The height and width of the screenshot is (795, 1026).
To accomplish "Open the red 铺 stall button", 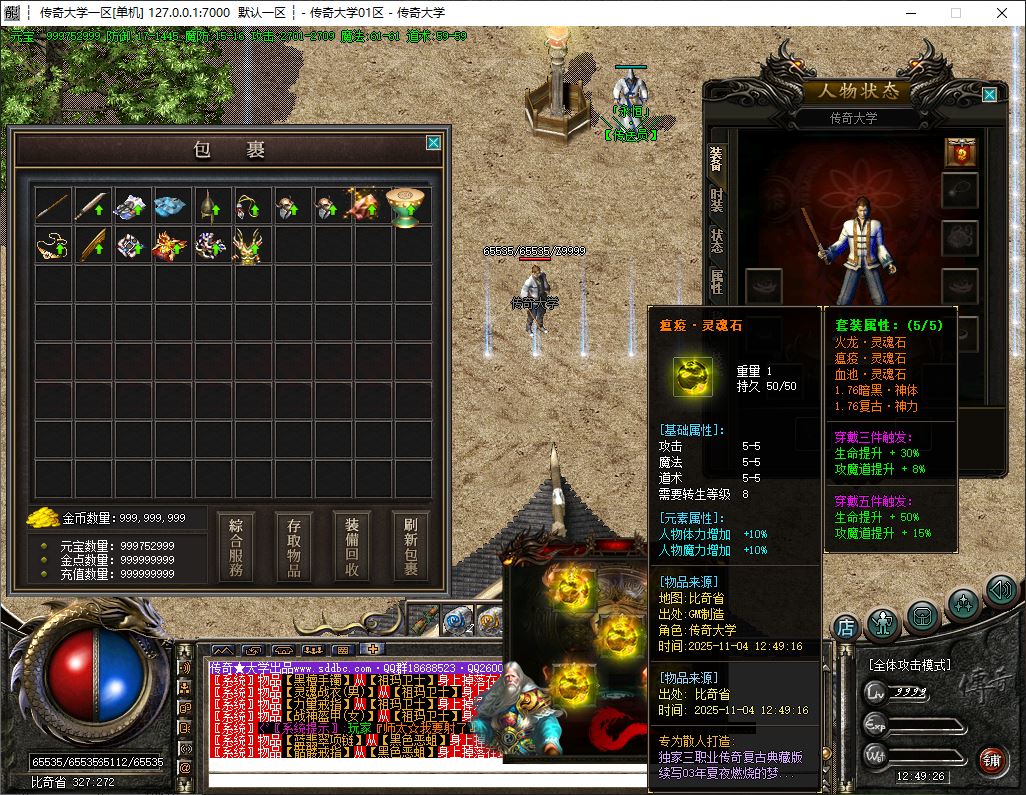I will tap(991, 760).
